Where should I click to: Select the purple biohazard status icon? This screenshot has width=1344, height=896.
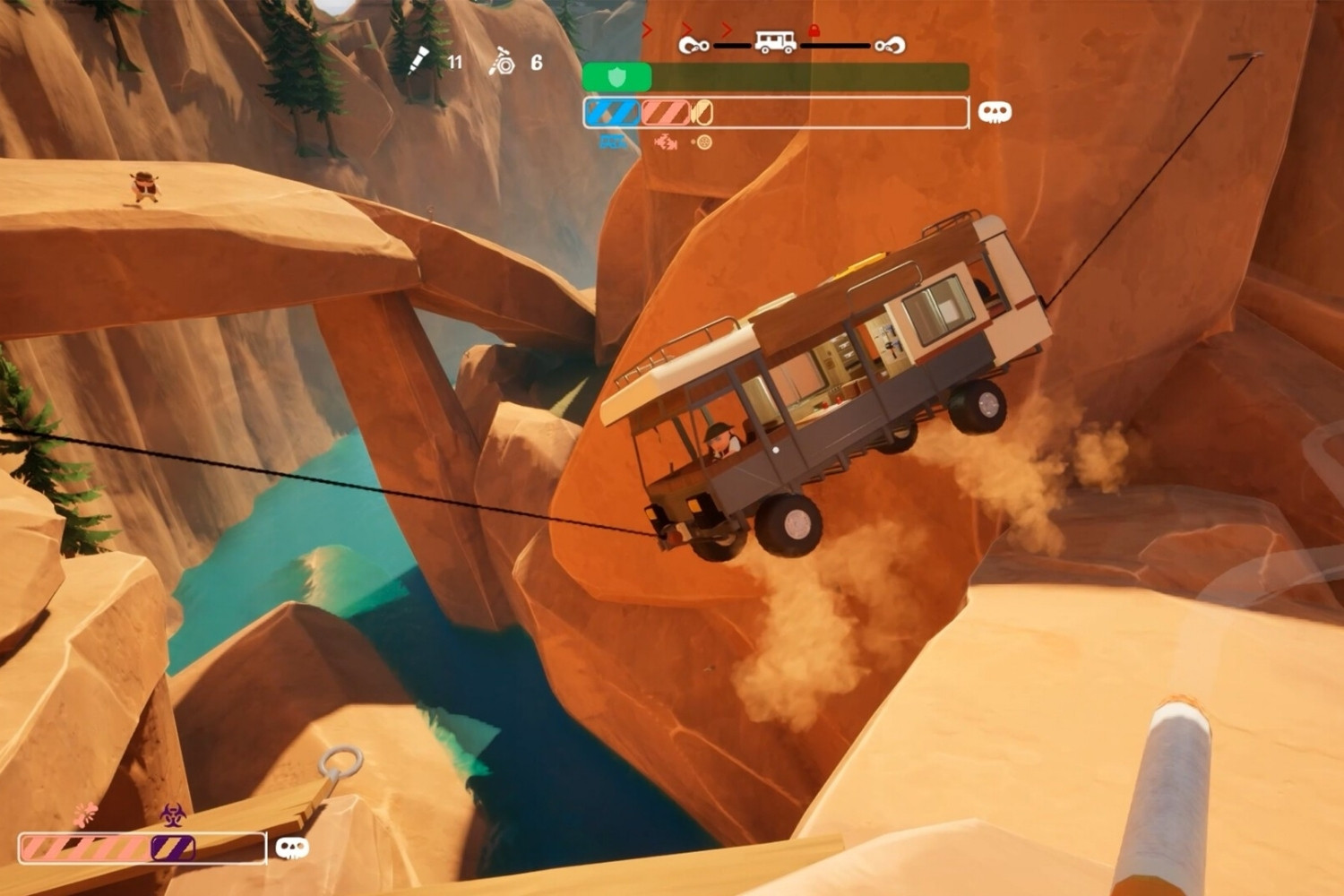(173, 814)
